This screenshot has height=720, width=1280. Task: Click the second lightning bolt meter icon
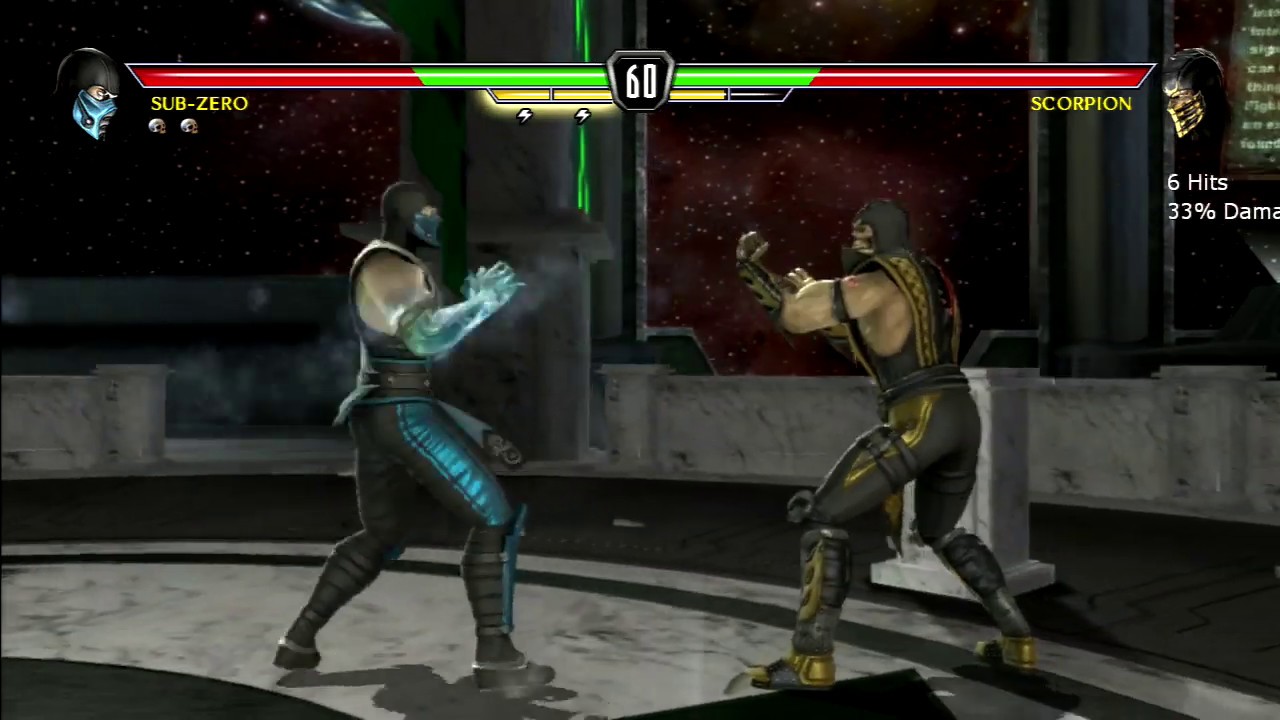582,114
